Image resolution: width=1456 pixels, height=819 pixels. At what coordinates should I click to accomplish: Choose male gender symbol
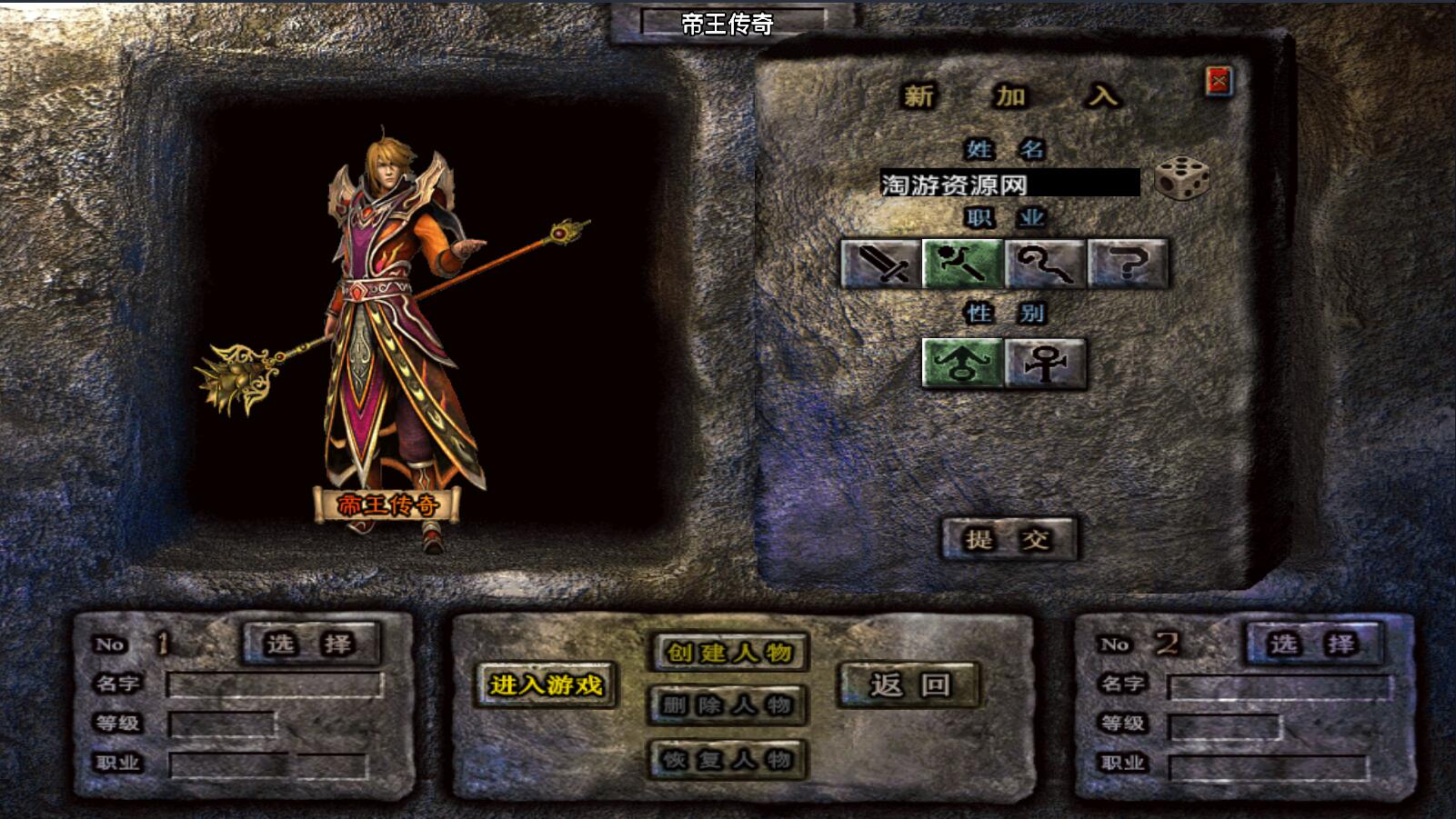click(x=963, y=364)
